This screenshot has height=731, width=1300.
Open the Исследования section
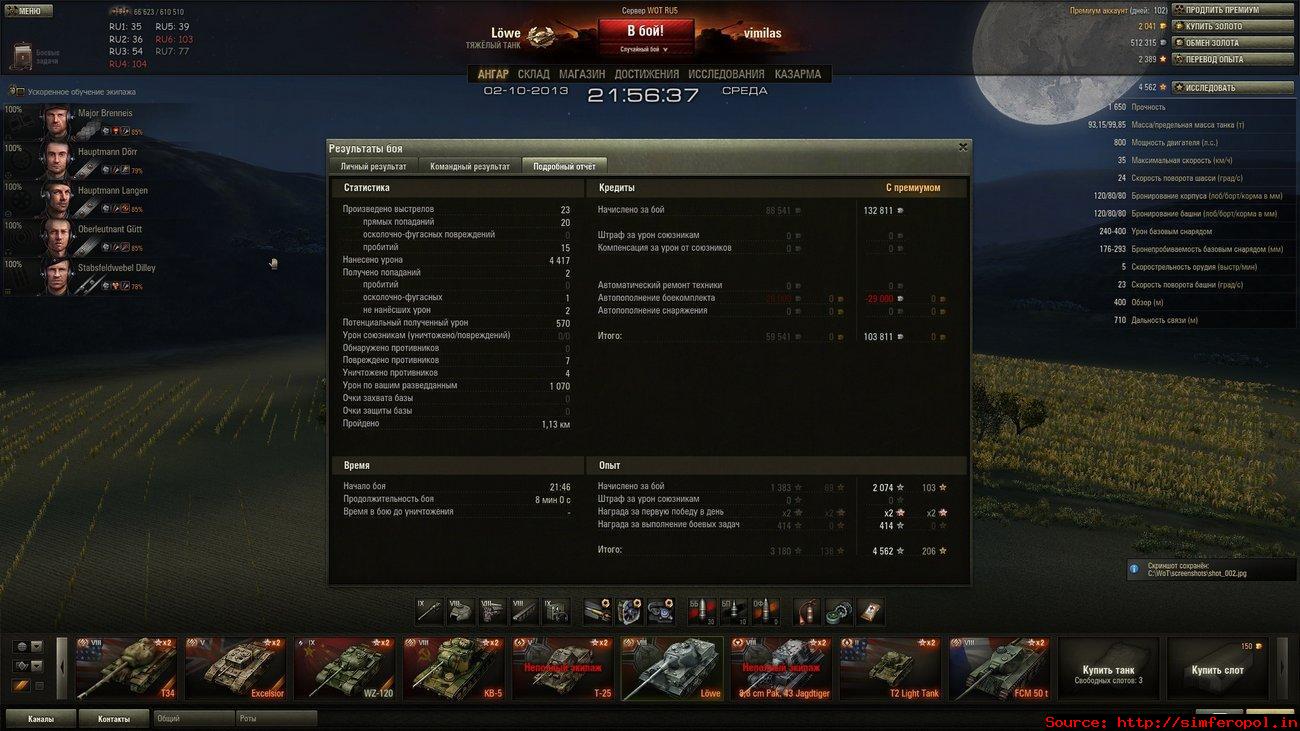pyautogui.click(x=726, y=74)
